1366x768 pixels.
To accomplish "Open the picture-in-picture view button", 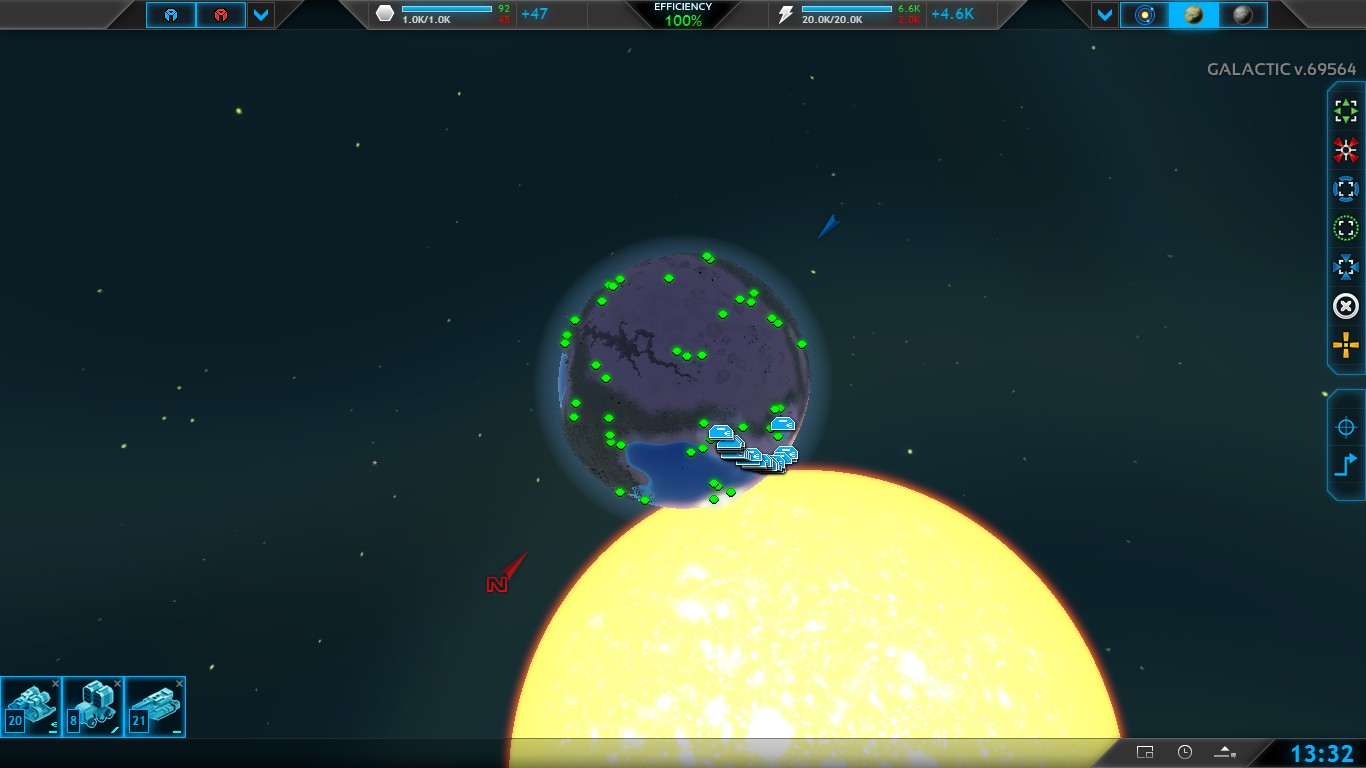I will [x=1145, y=752].
